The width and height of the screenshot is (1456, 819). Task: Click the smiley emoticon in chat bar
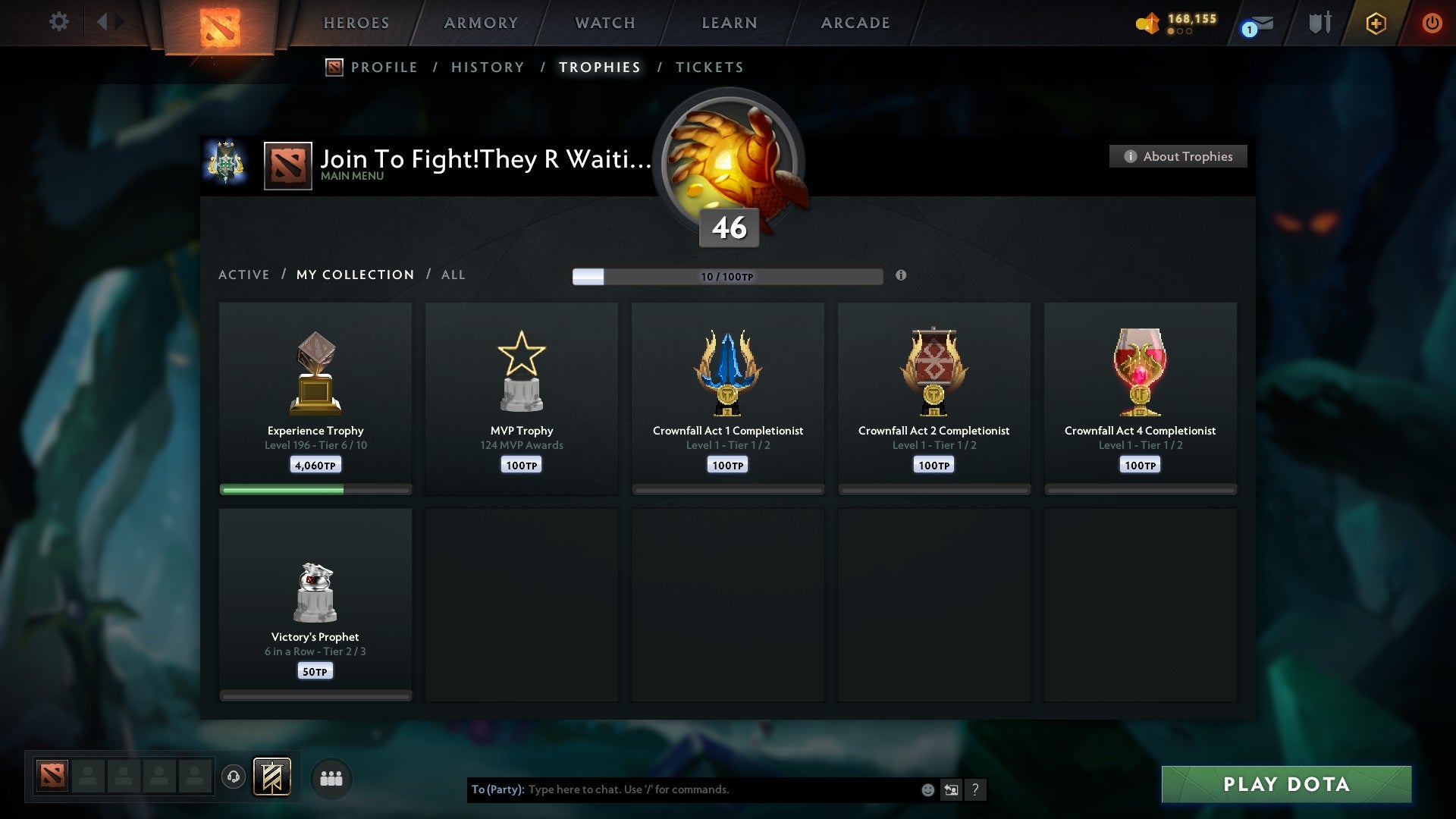pos(928,789)
